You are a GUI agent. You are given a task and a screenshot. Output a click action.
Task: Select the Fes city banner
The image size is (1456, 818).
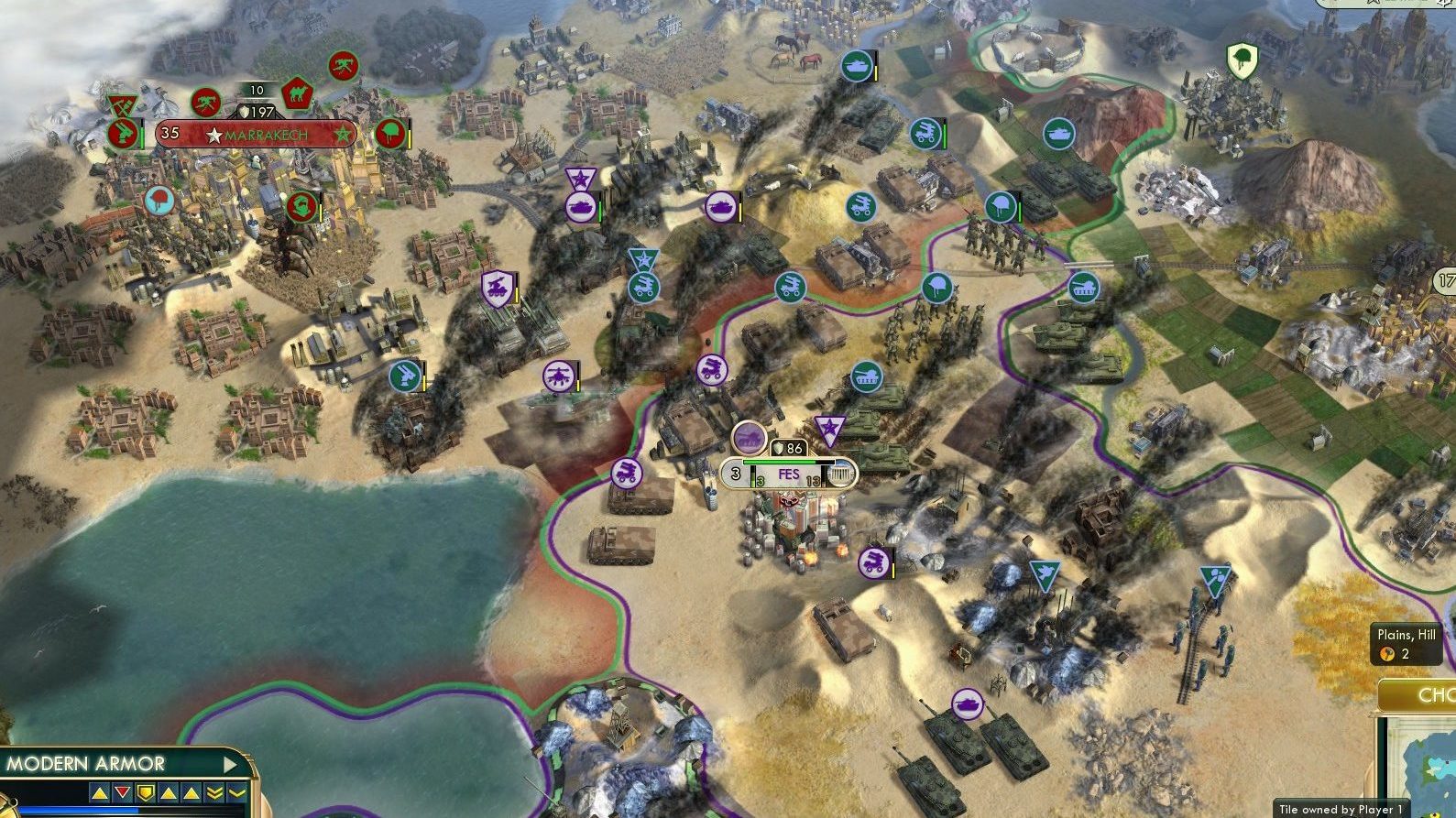coord(789,474)
